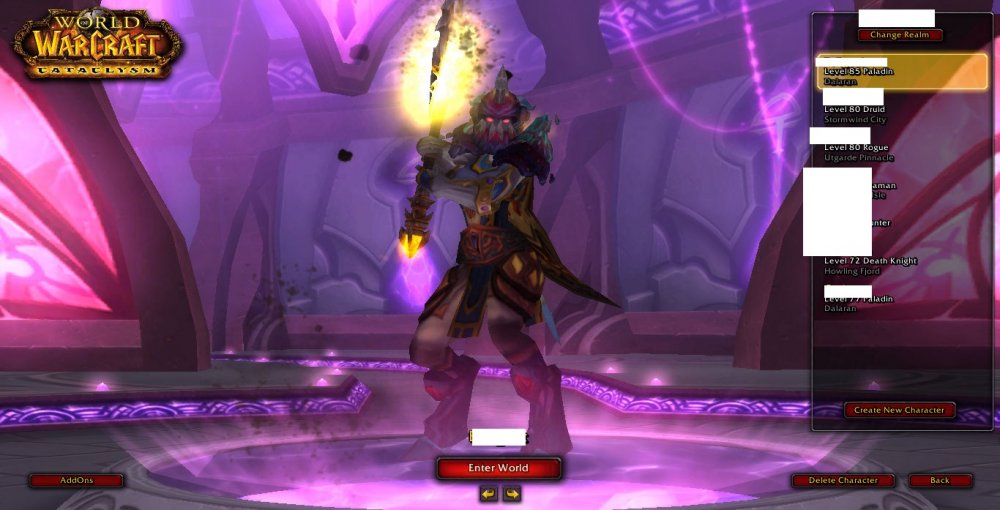The height and width of the screenshot is (510, 1000).
Task: Open the Change Realm screen
Action: pos(899,35)
